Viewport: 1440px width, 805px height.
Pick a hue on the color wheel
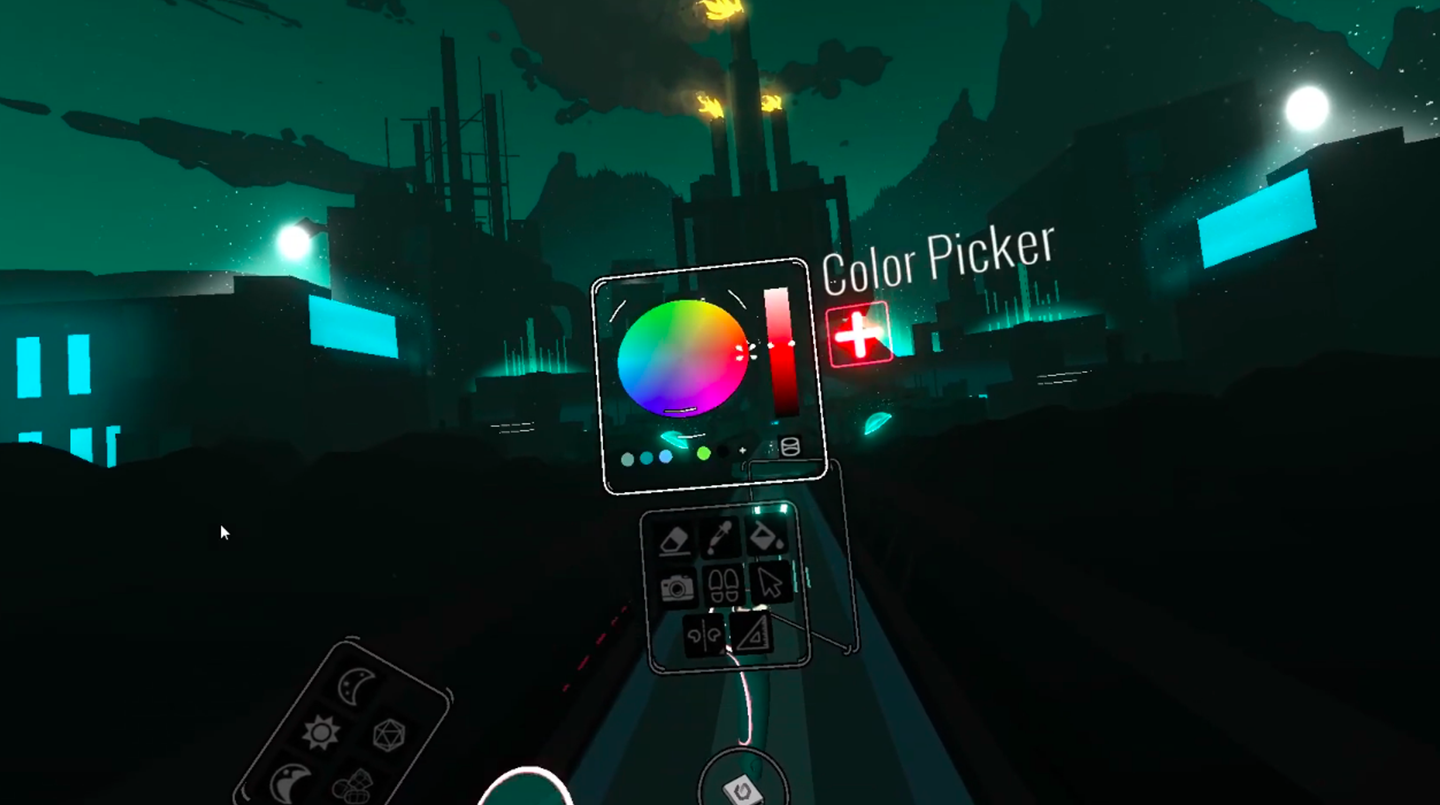[682, 357]
